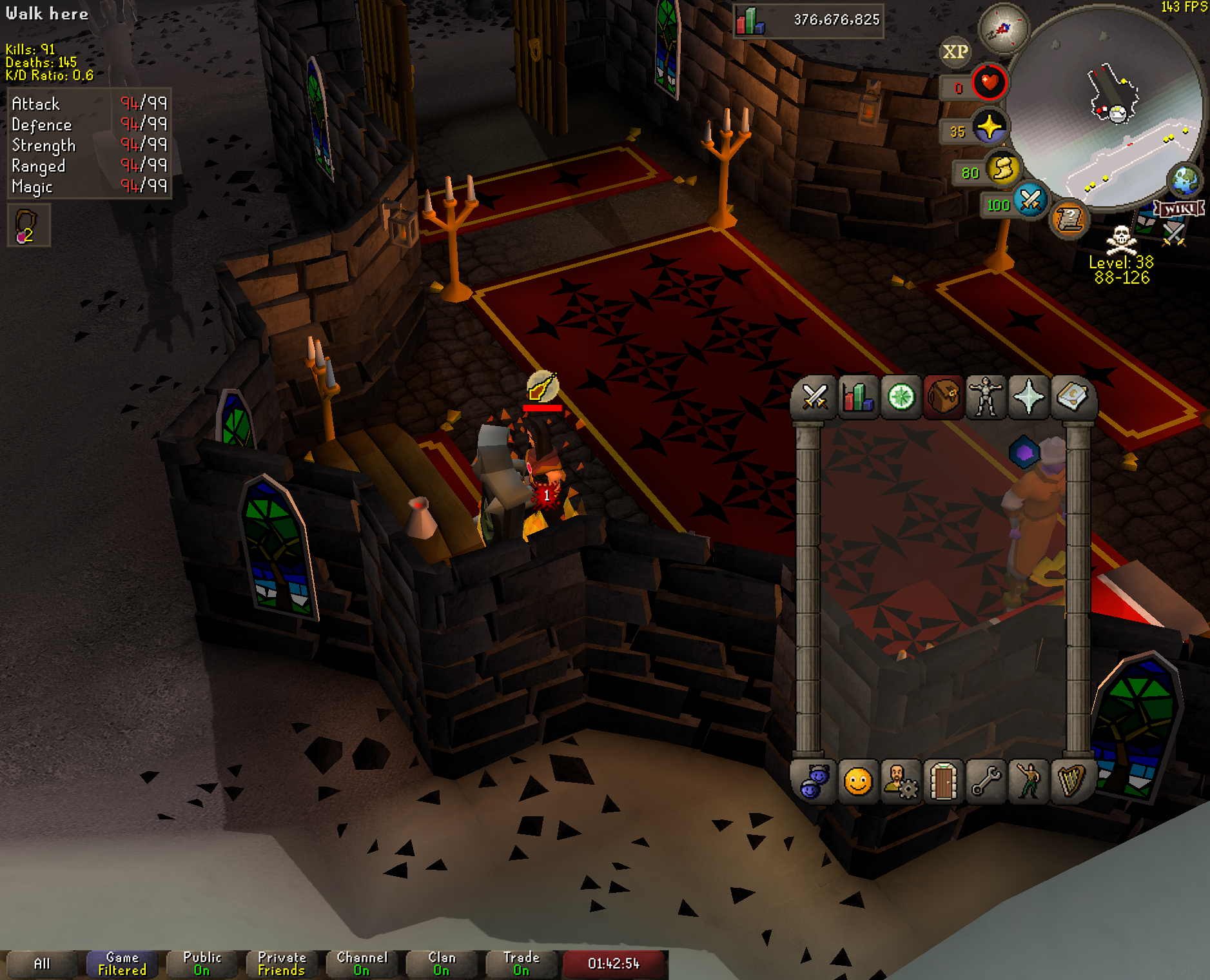Select the Public chat filter tab
The width and height of the screenshot is (1210, 980).
tap(202, 964)
